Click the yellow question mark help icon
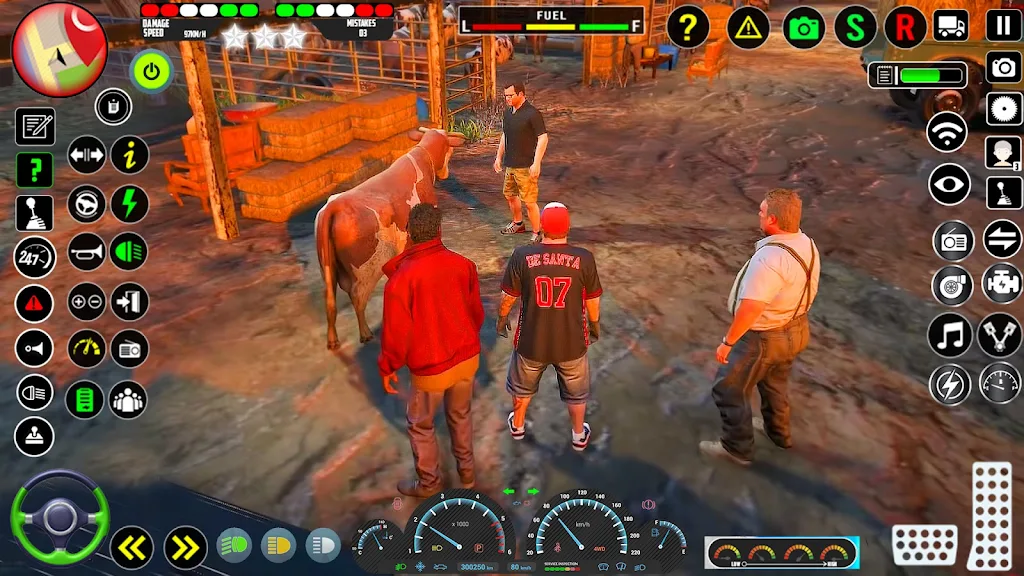 [687, 27]
